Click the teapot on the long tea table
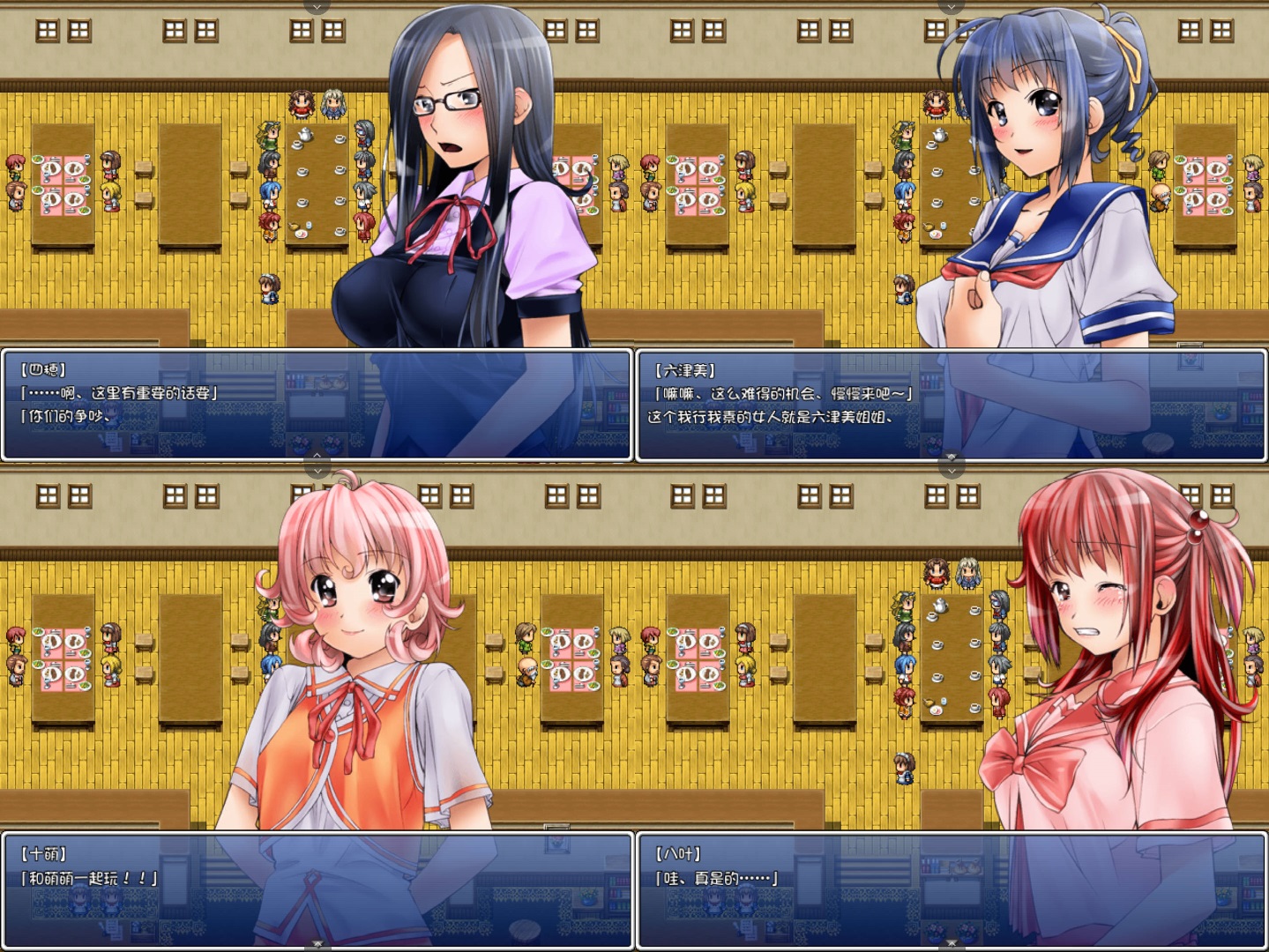1269x952 pixels. (x=304, y=133)
